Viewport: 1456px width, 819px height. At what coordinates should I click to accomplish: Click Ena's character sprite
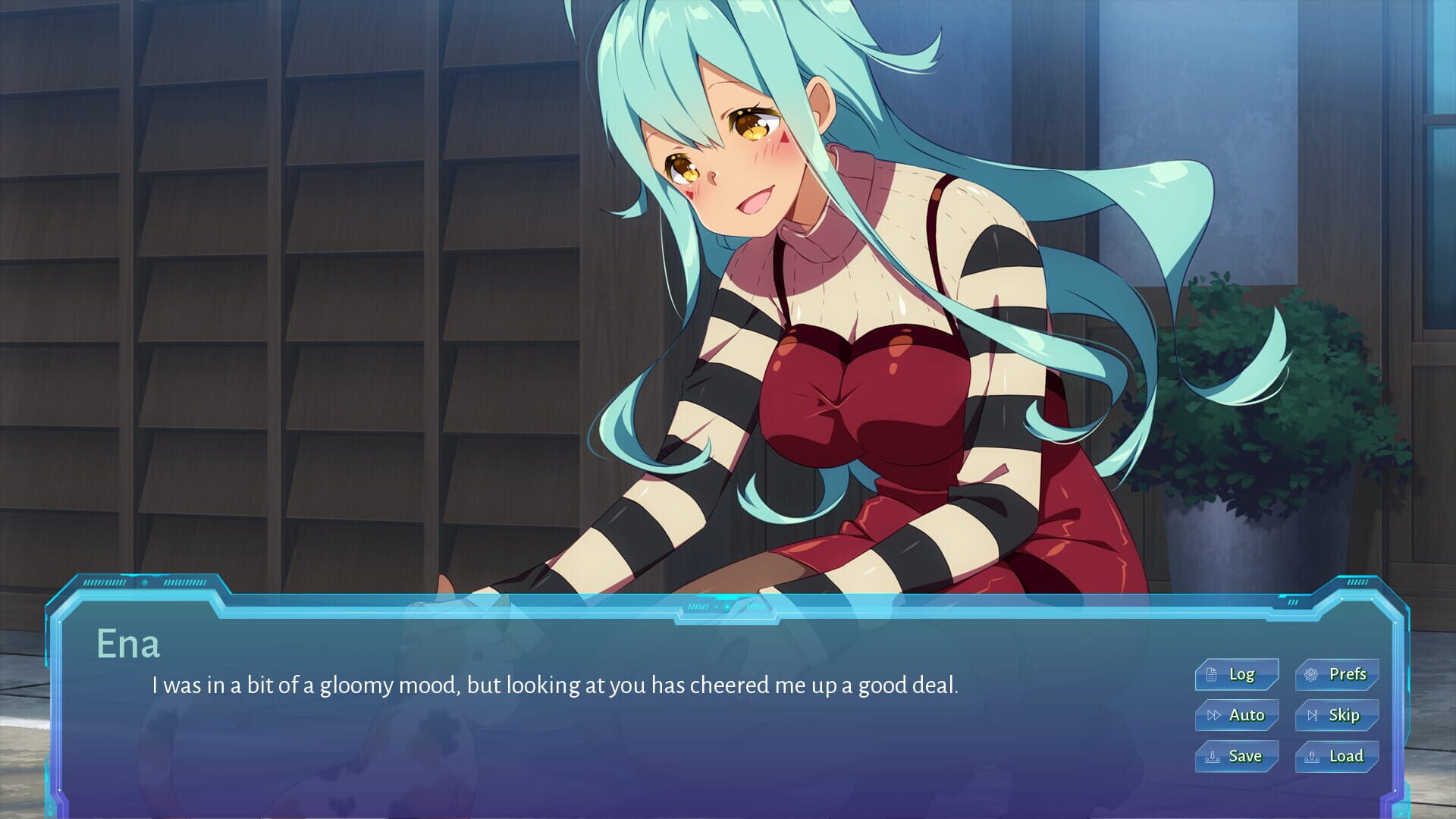834,303
